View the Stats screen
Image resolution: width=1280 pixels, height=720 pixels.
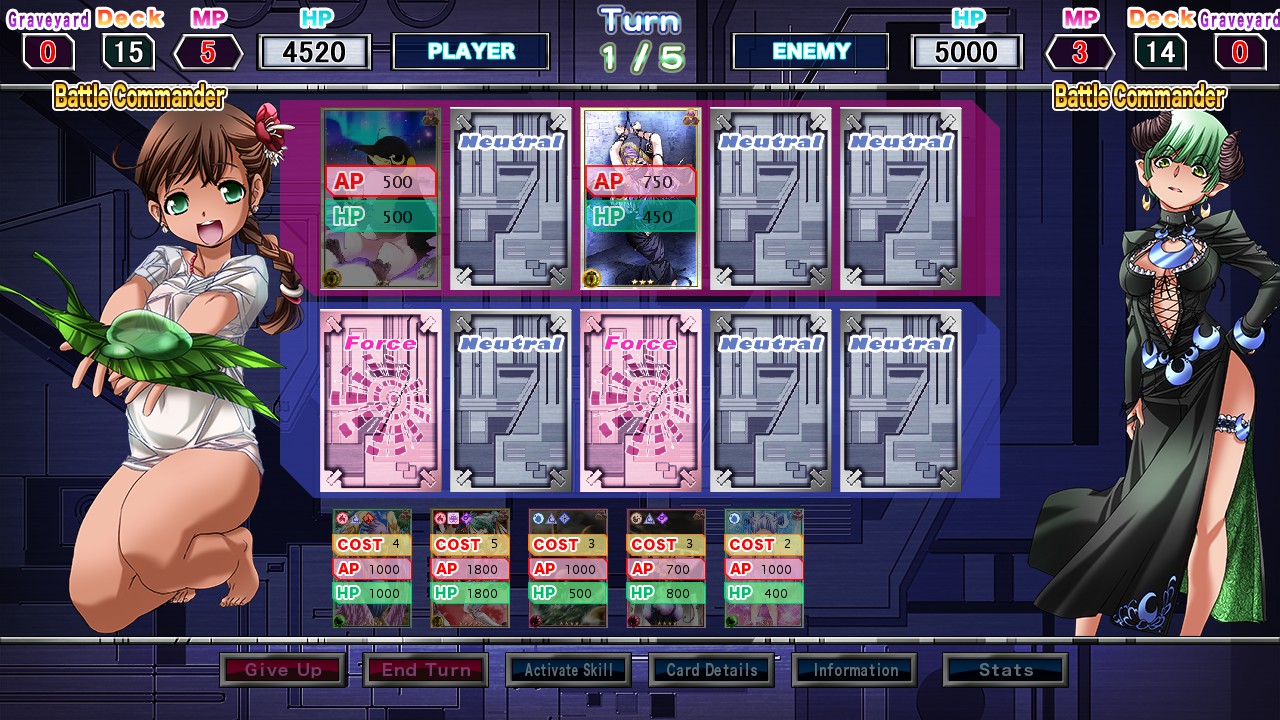1004,670
